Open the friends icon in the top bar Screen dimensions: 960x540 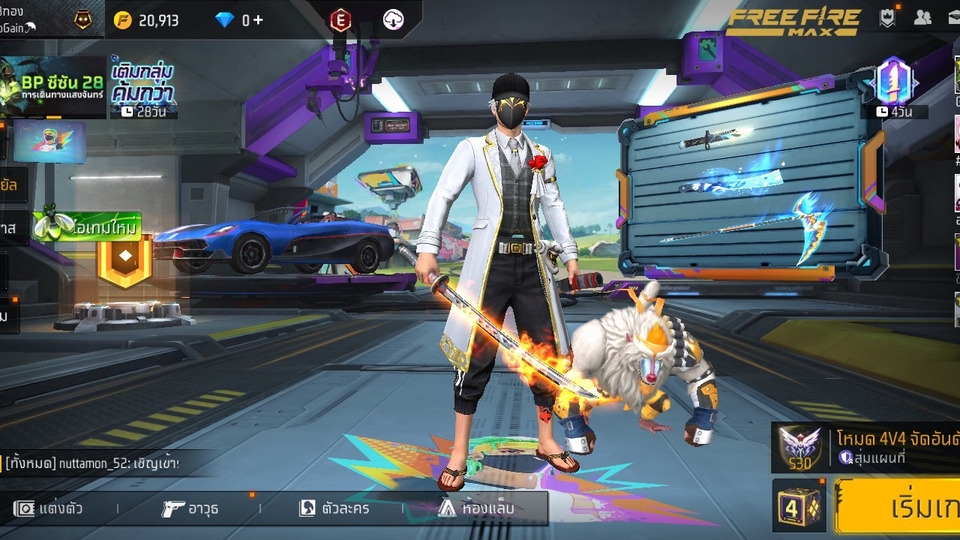[922, 17]
